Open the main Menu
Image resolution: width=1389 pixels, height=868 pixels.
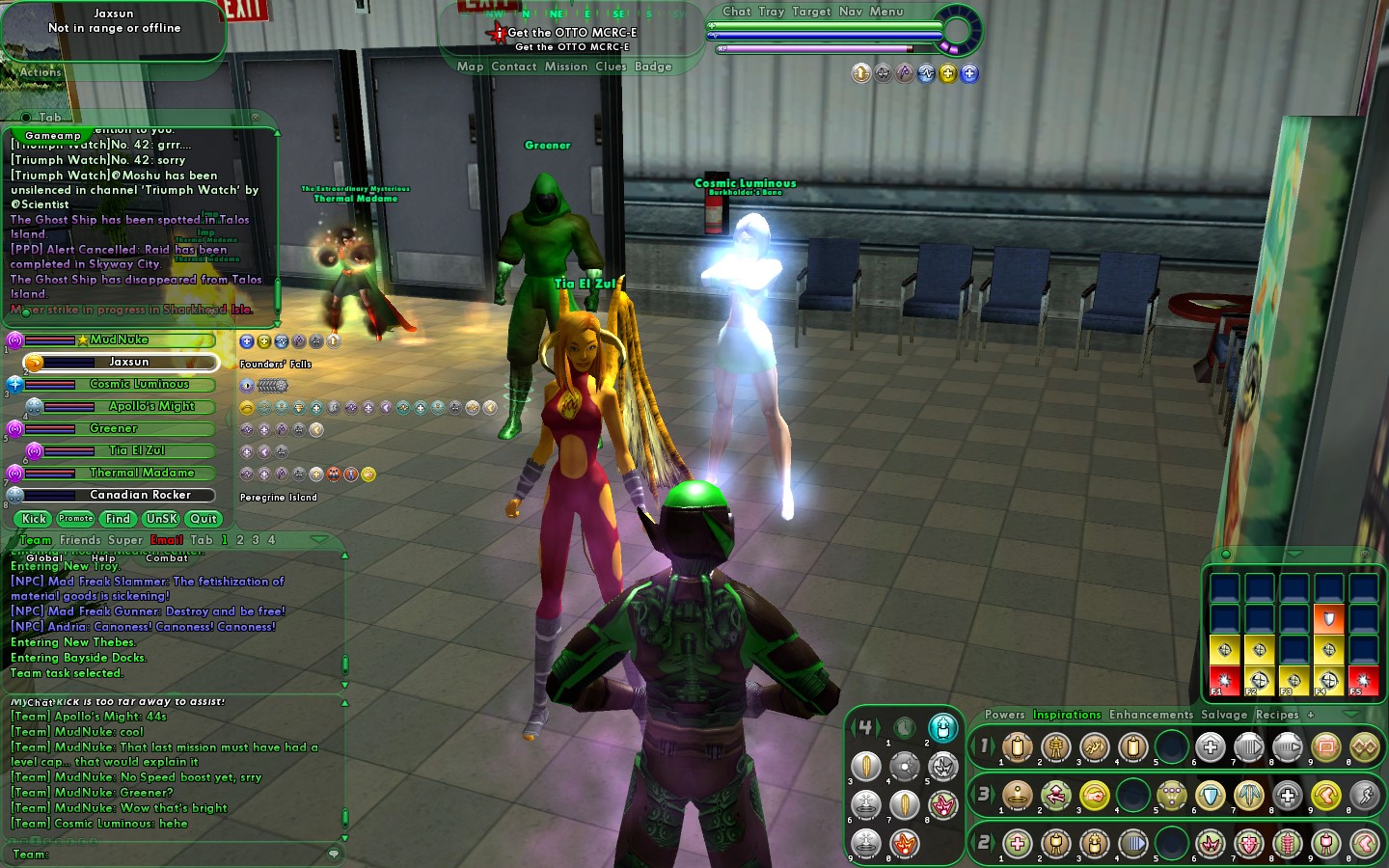point(886,12)
